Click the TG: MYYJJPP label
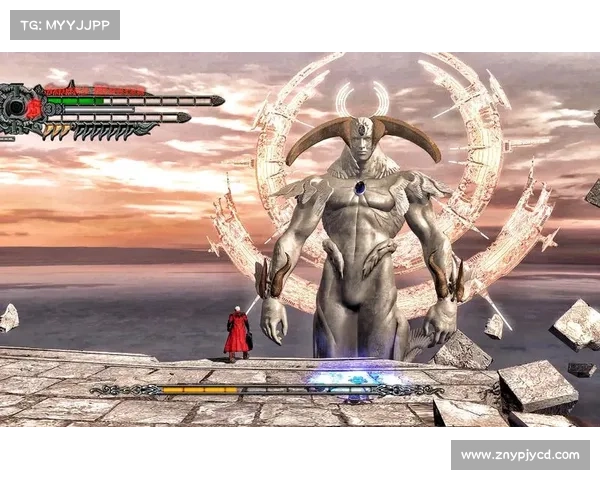The height and width of the screenshot is (480, 600). (64, 24)
